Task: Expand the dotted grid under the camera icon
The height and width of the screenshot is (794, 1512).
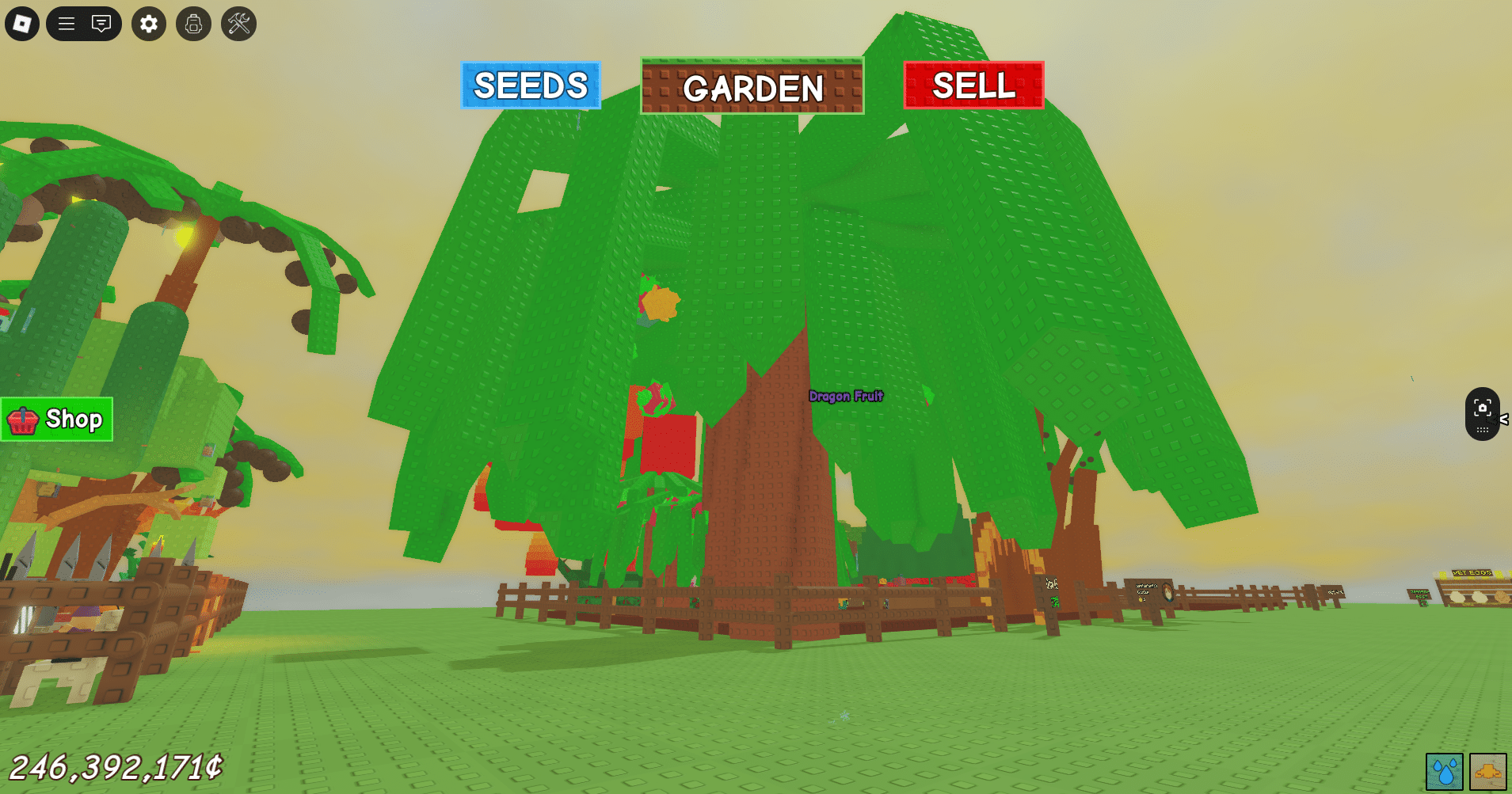Action: (x=1483, y=430)
